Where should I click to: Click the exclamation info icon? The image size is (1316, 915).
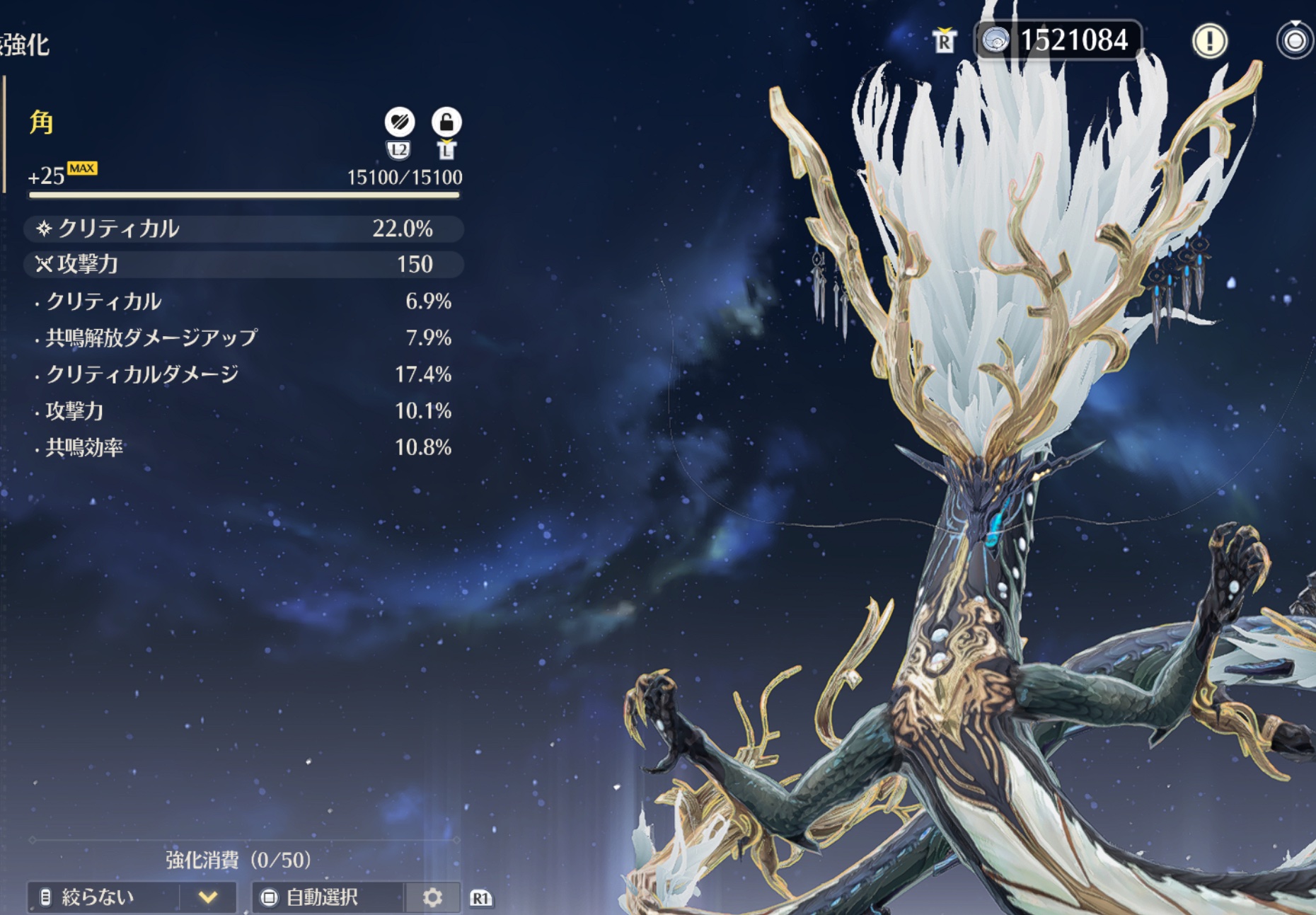click(x=1209, y=41)
